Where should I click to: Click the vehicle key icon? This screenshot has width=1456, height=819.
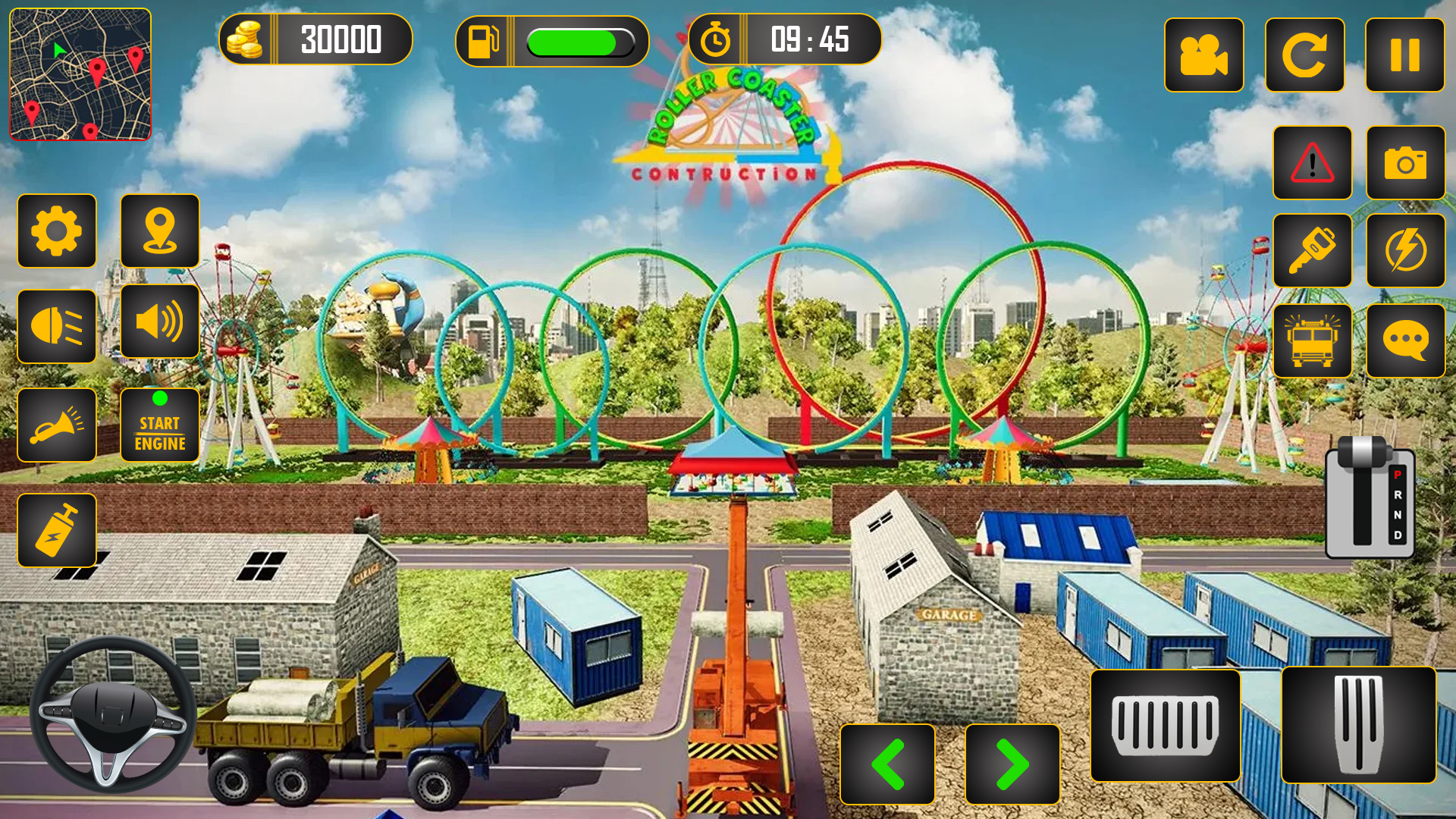[1313, 250]
